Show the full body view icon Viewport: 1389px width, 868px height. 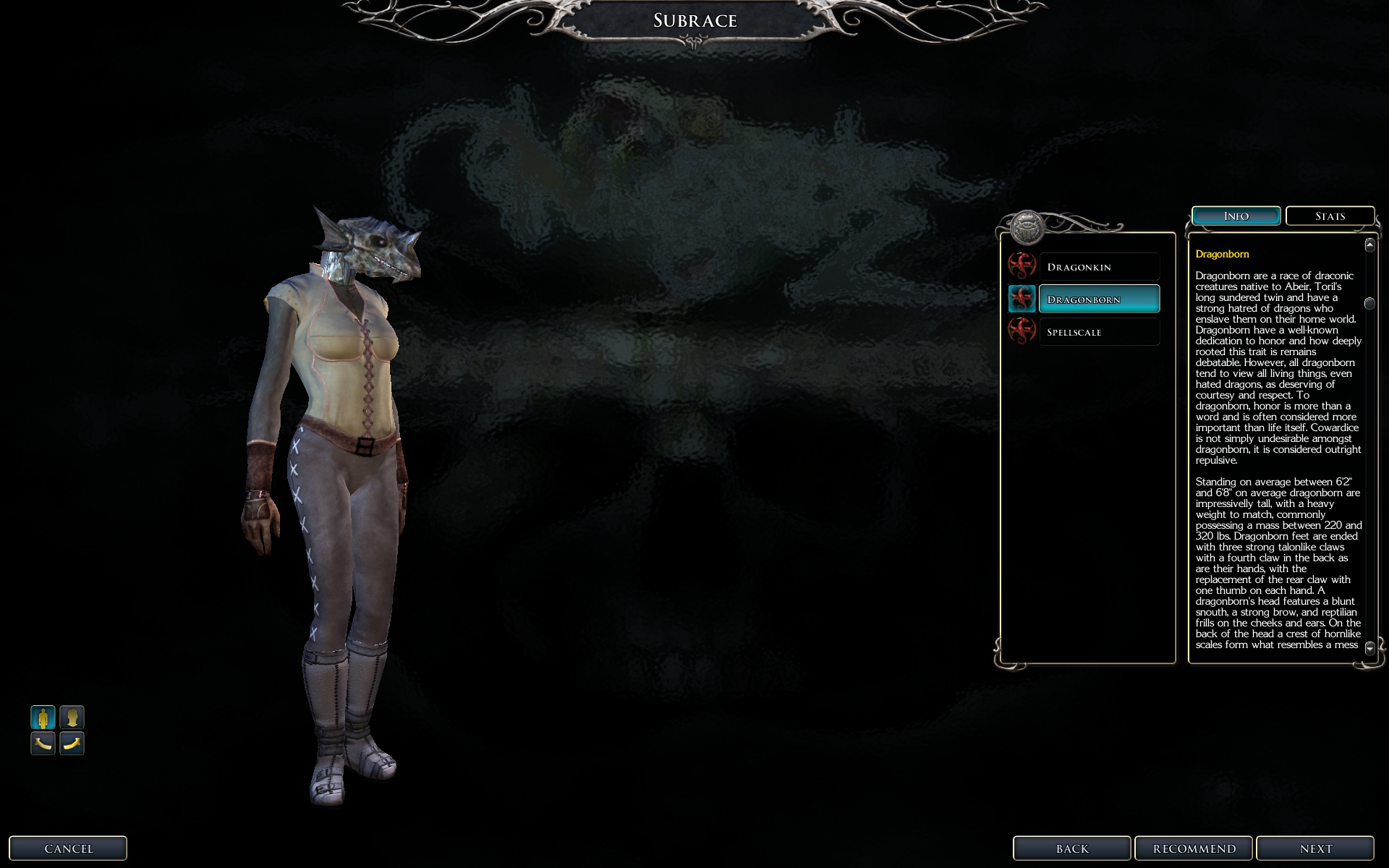43,718
